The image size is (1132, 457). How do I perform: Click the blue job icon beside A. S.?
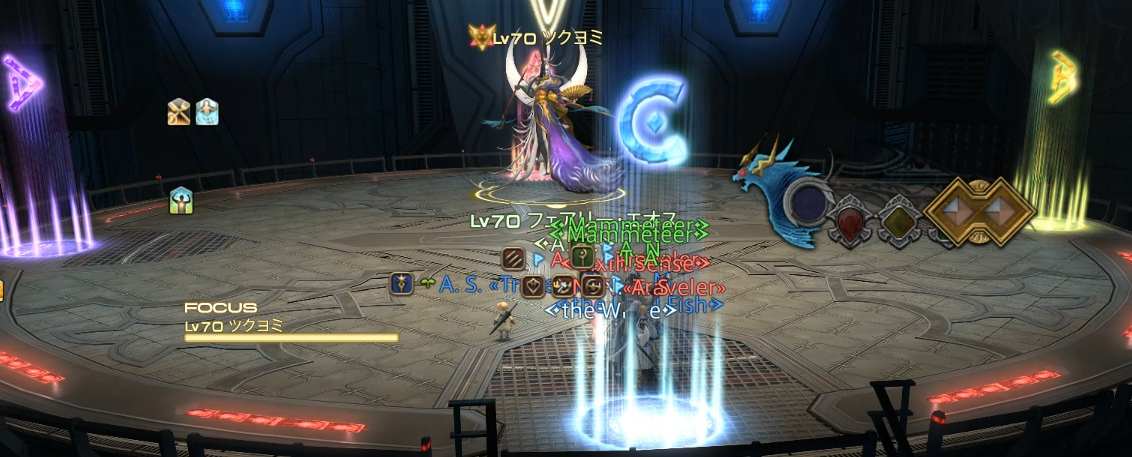tap(402, 283)
